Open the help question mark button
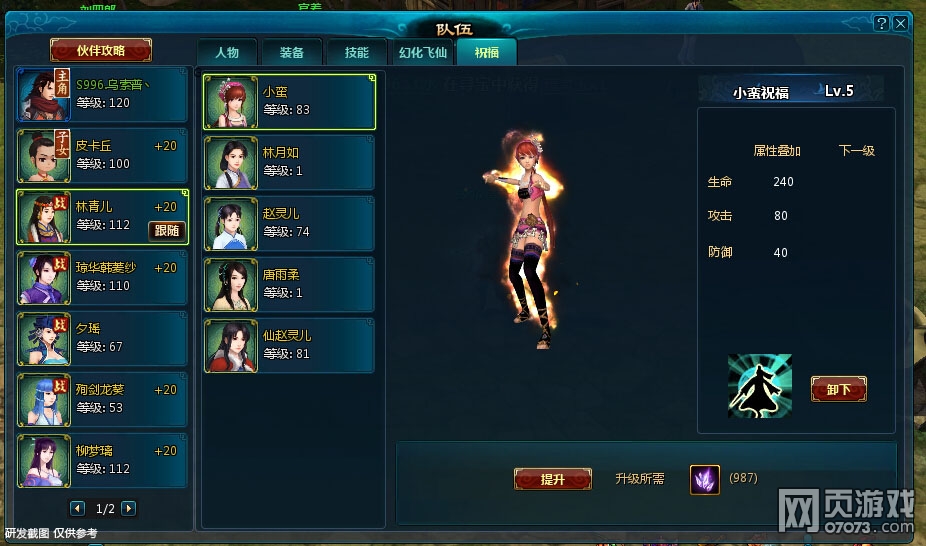 (x=881, y=23)
